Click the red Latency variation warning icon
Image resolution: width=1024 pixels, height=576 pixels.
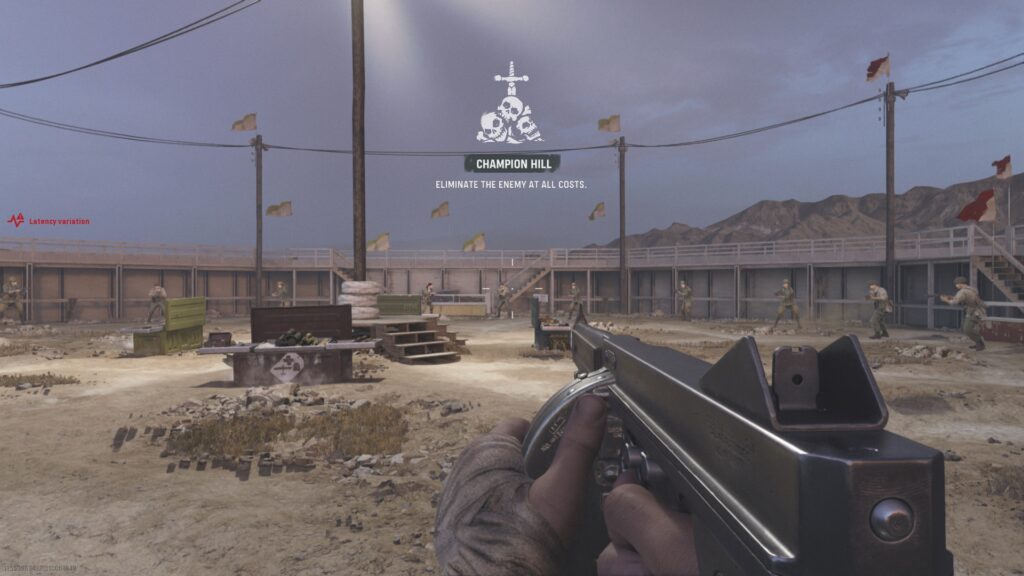[16, 220]
